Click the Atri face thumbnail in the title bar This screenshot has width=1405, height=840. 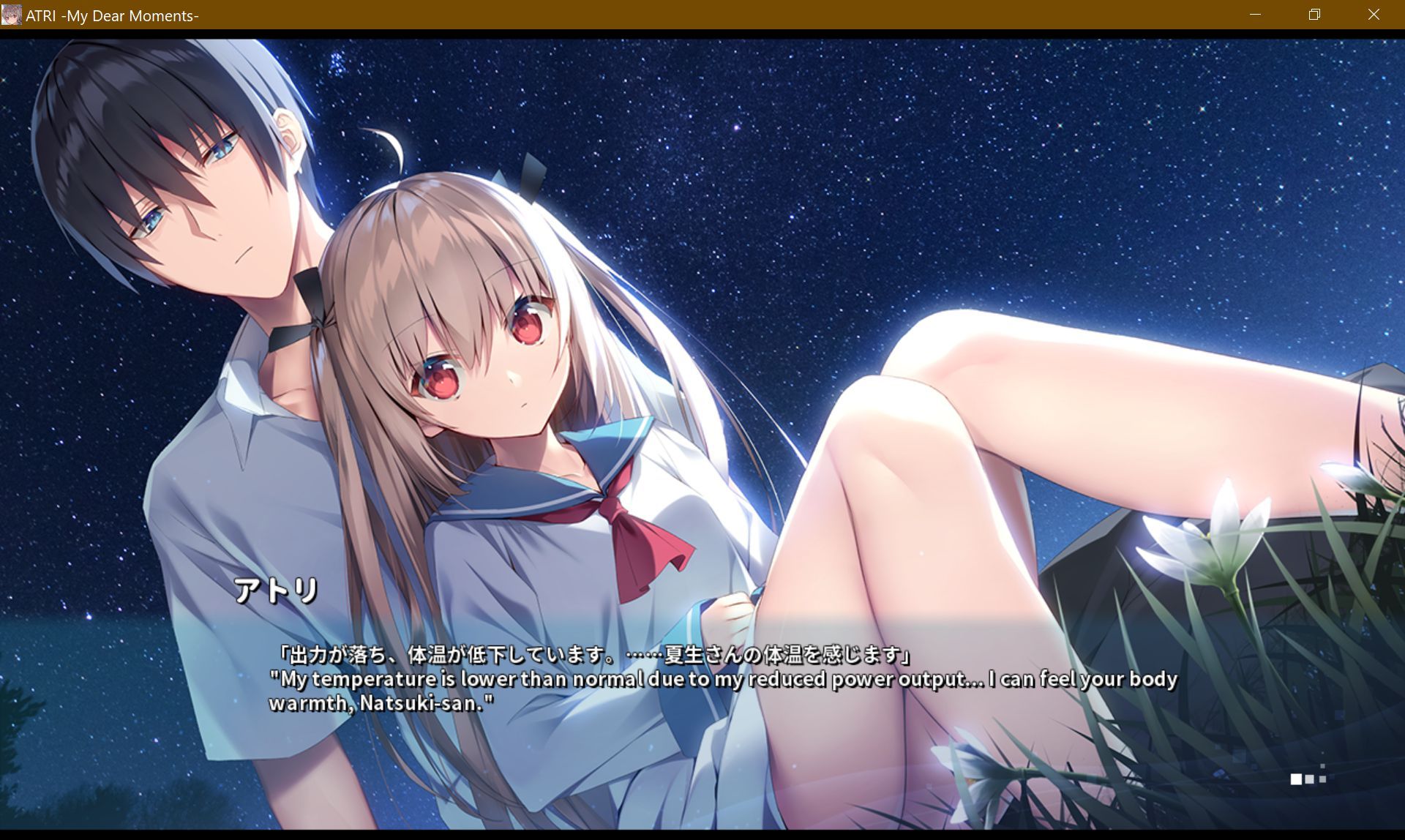(x=12, y=15)
